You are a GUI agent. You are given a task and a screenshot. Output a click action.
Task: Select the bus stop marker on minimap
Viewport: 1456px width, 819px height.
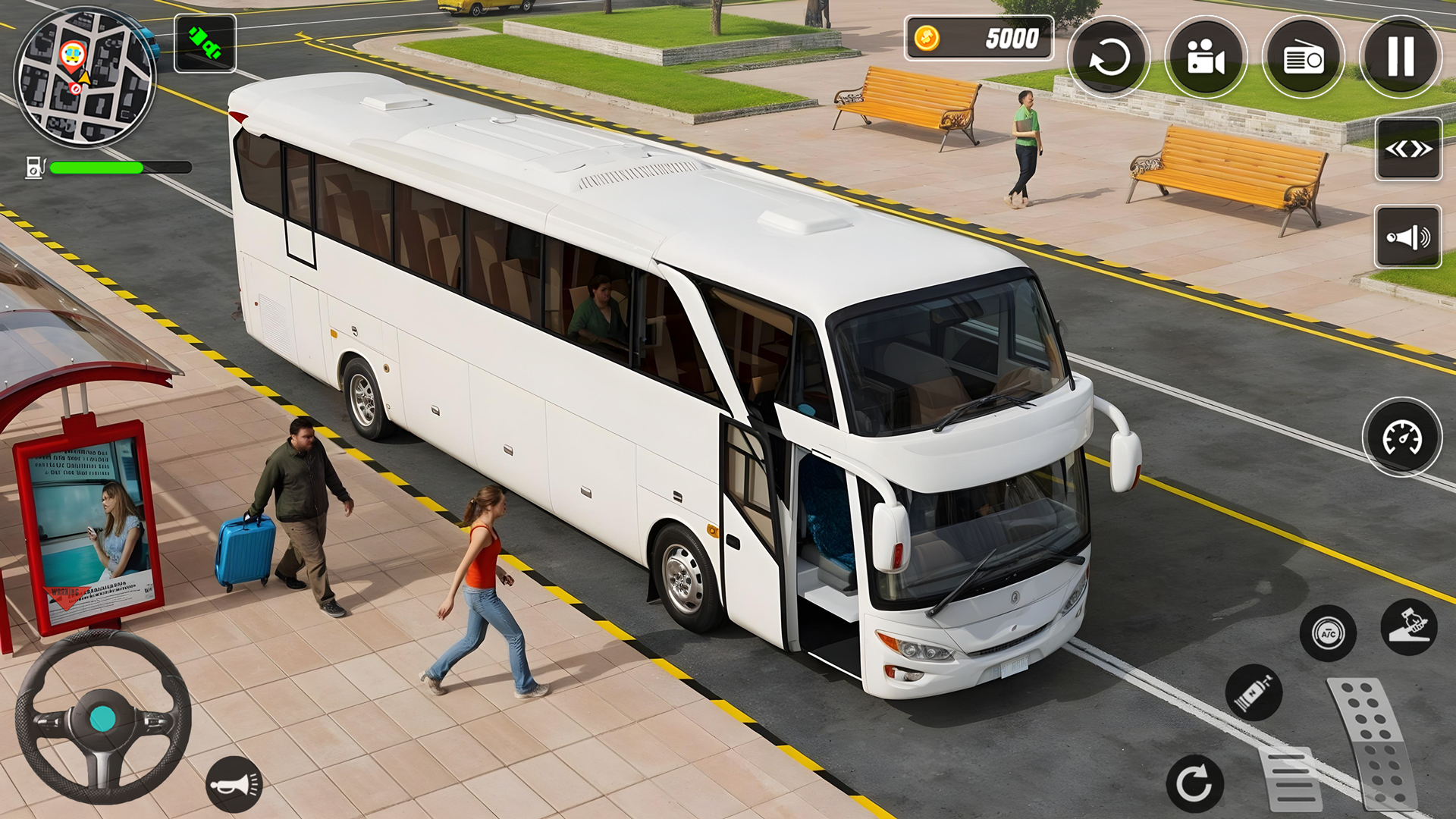72,55
